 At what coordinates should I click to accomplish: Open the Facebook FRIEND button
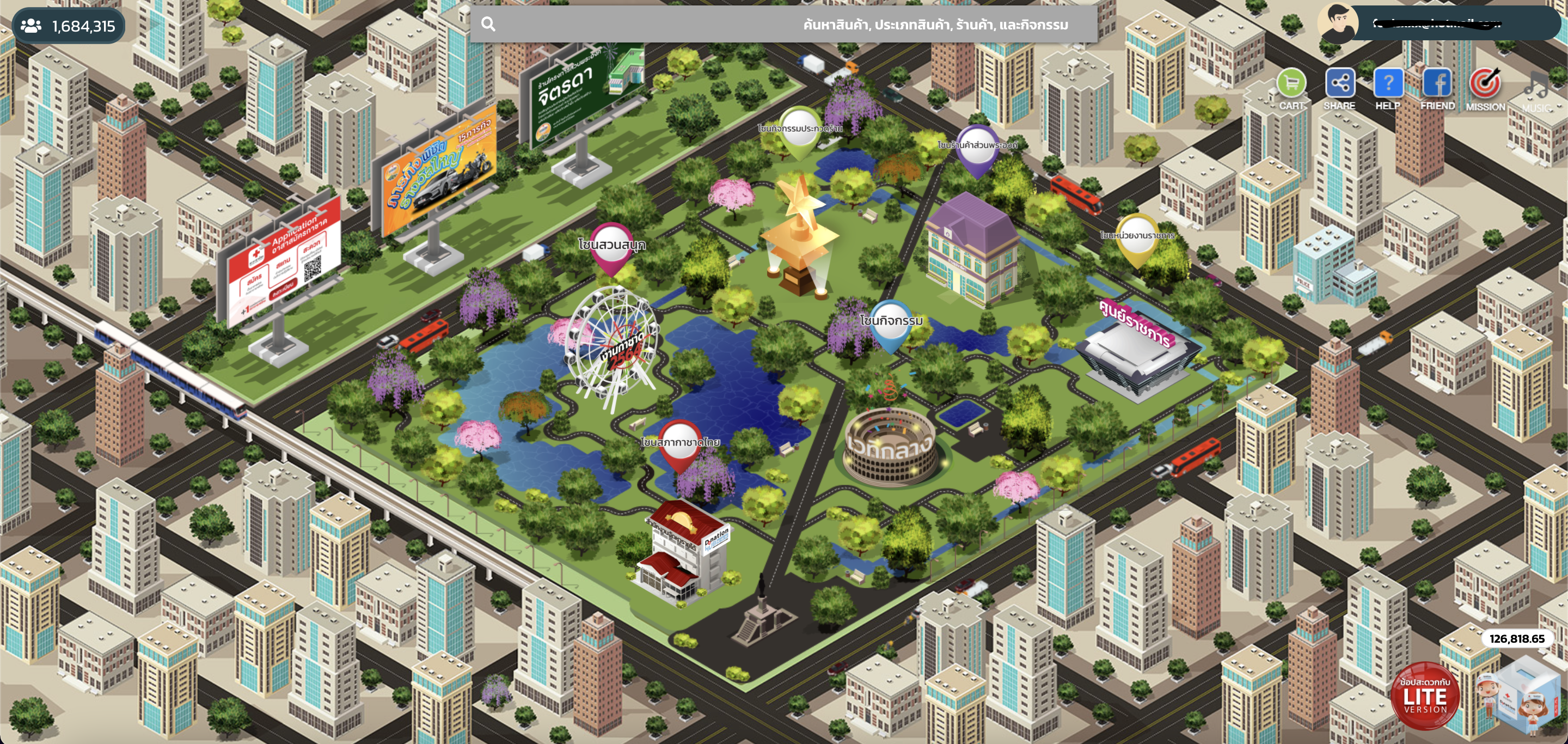pyautogui.click(x=1437, y=84)
